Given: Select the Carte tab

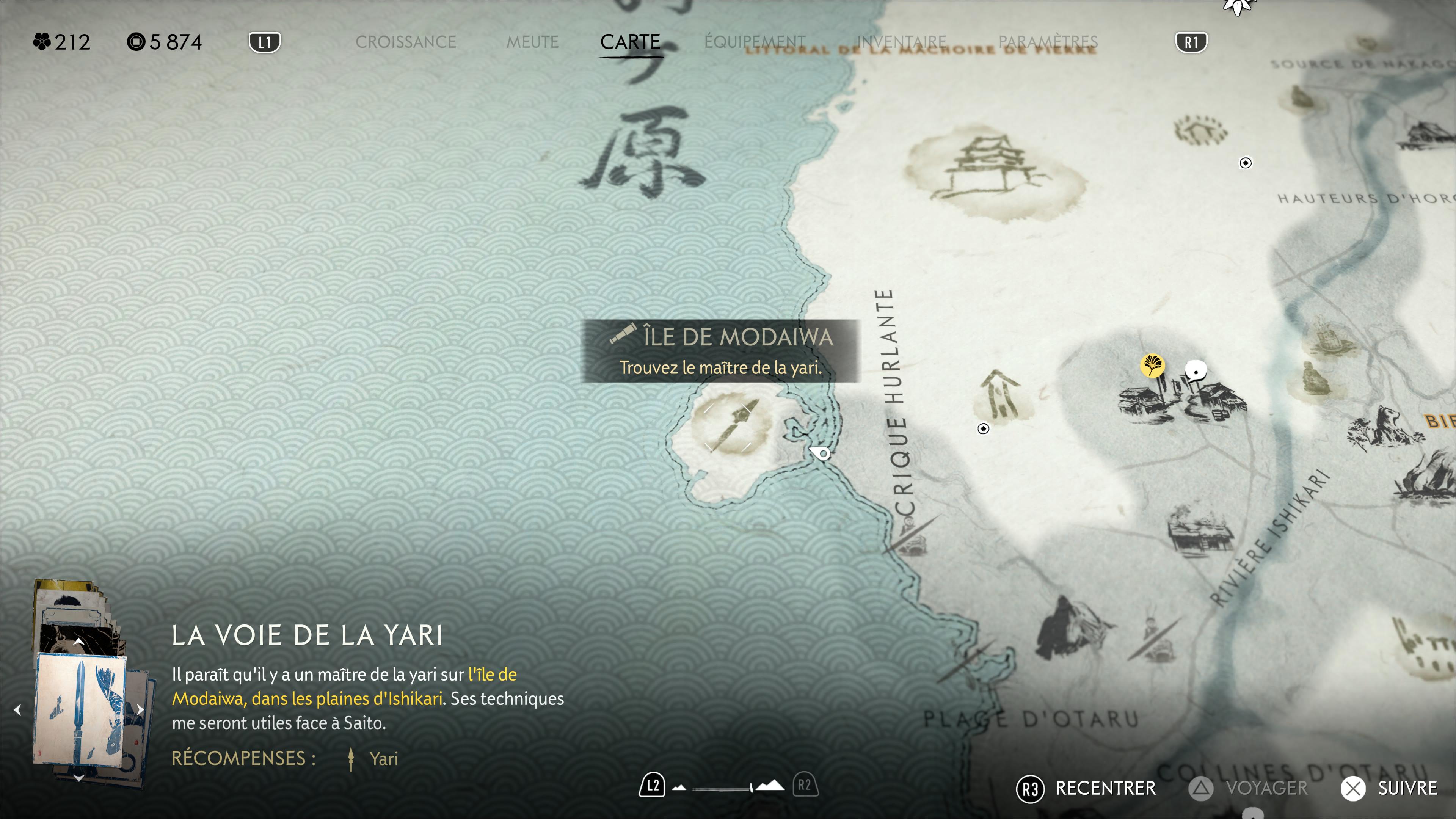Looking at the screenshot, I should (630, 42).
